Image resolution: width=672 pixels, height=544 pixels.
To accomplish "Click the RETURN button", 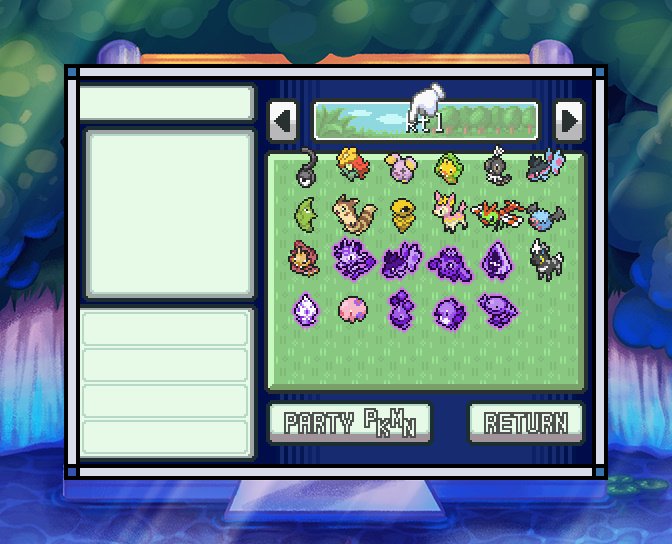I will point(525,422).
